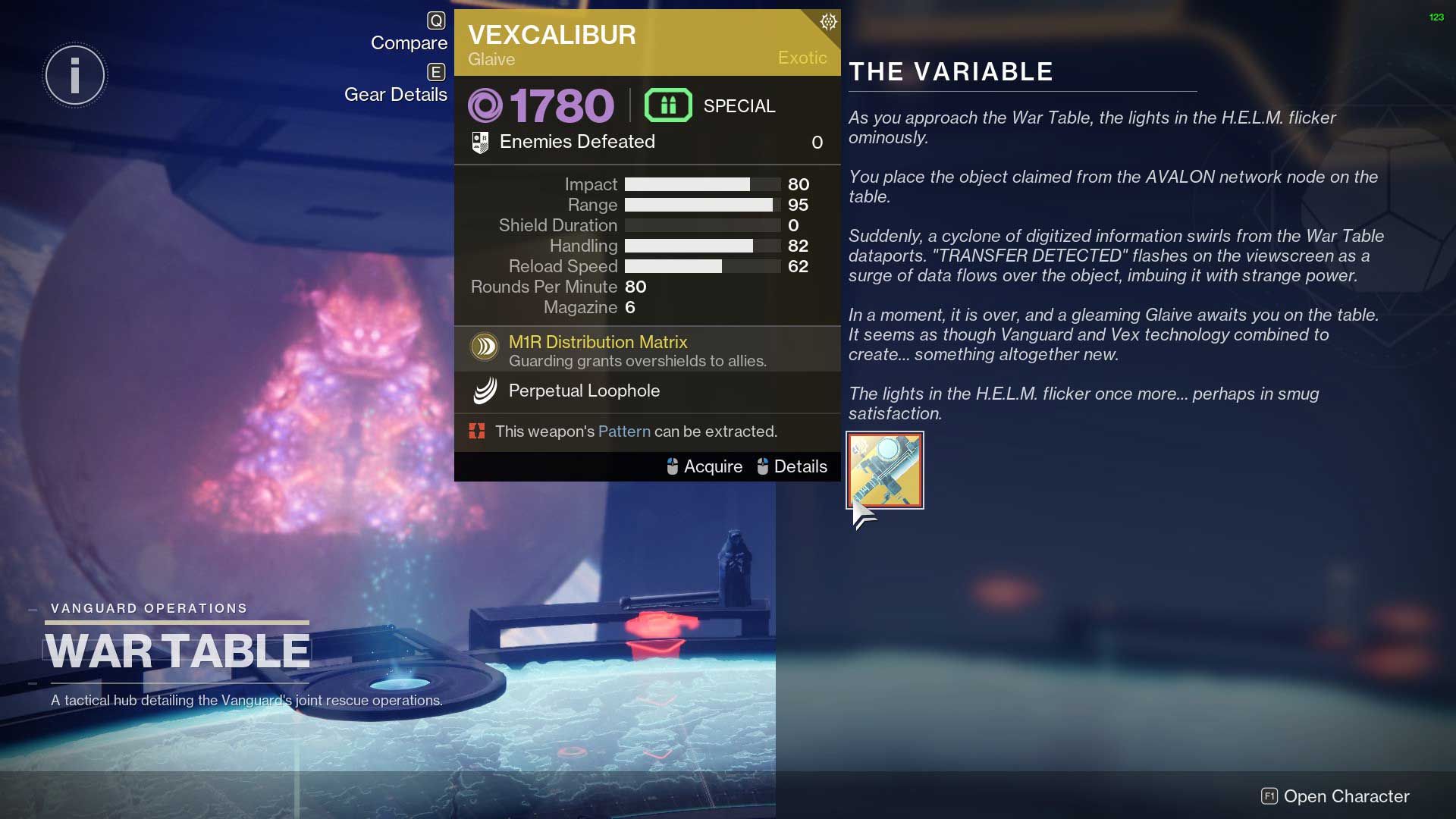Select the Vexcalibur weapon thumbnail
This screenshot has width=1456, height=819.
point(884,469)
